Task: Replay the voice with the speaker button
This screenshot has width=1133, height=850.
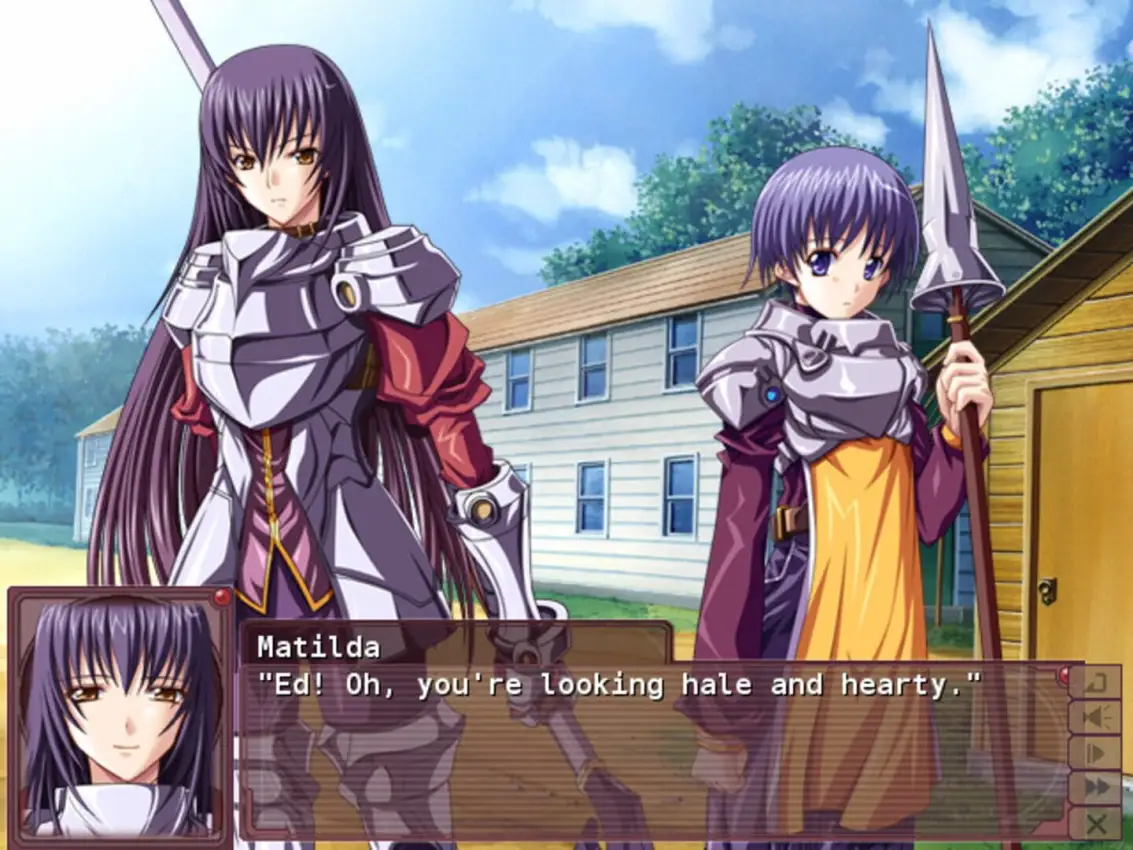Action: coord(1095,718)
